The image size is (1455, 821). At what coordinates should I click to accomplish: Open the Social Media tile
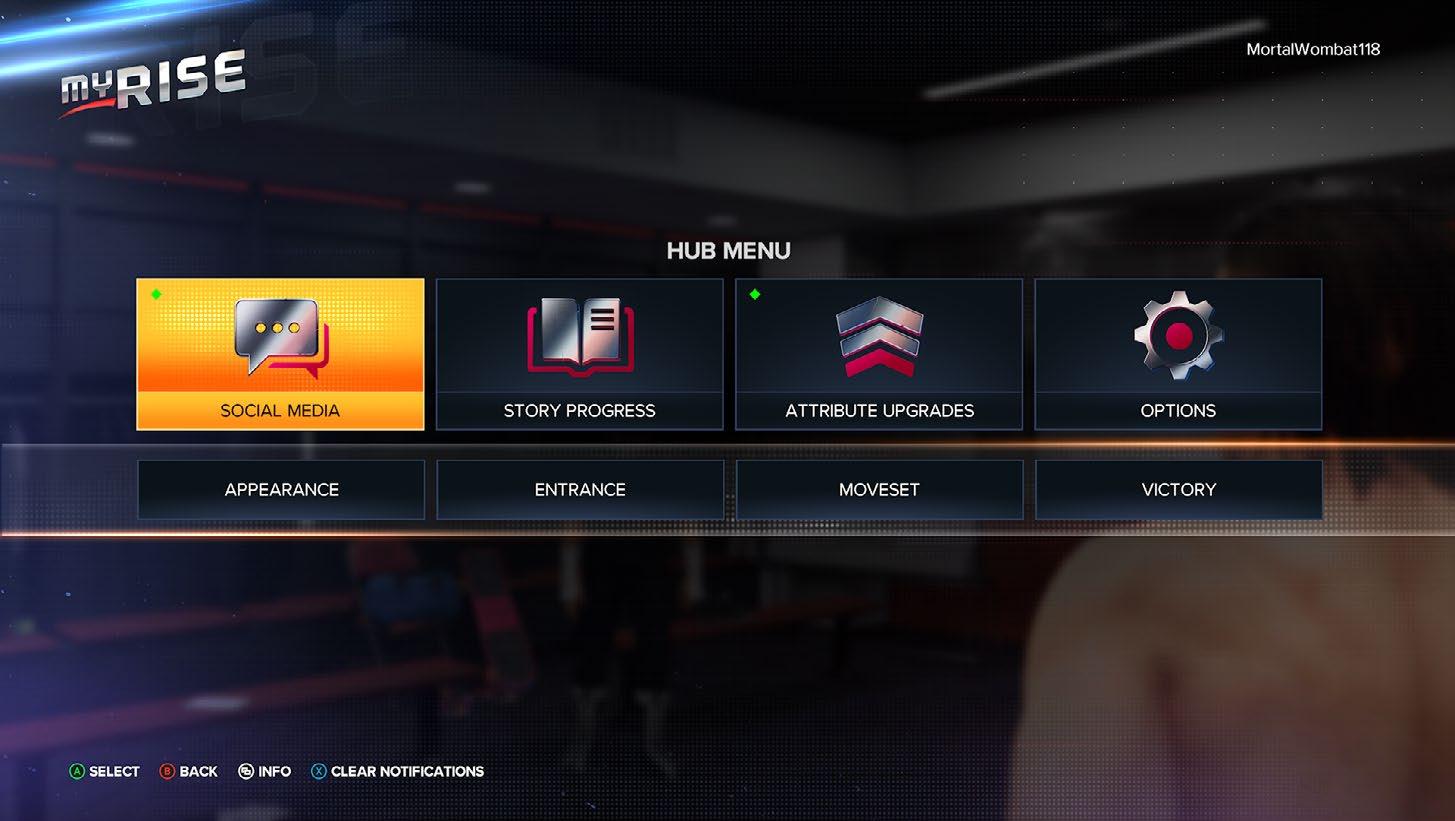280,354
